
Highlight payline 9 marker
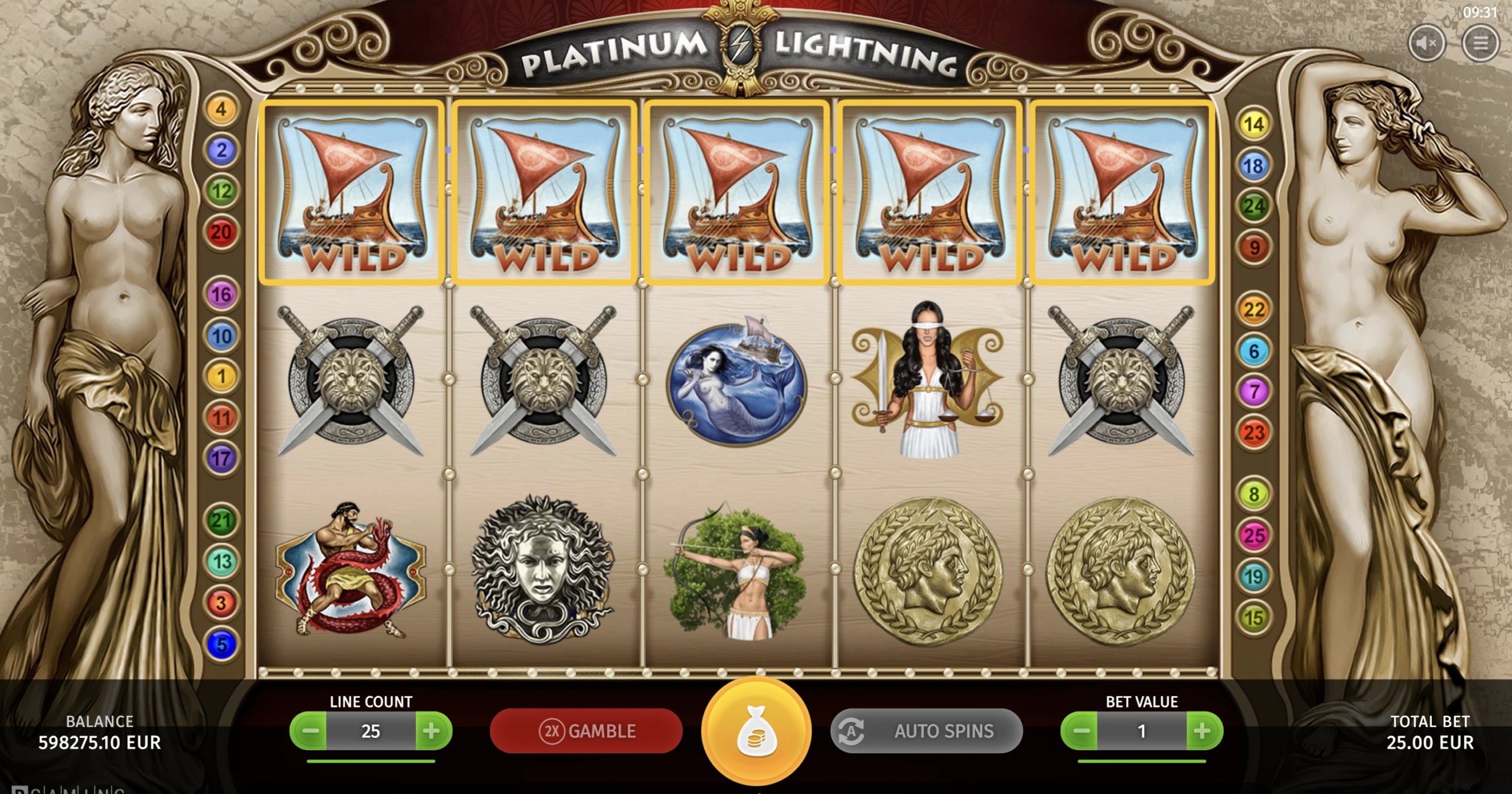tap(1253, 248)
